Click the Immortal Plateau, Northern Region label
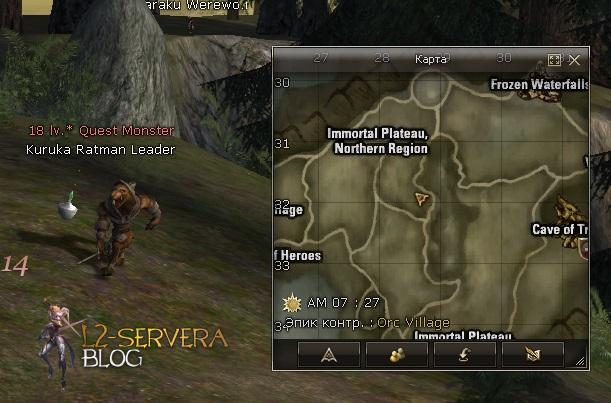The height and width of the screenshot is (403, 611). [x=377, y=141]
